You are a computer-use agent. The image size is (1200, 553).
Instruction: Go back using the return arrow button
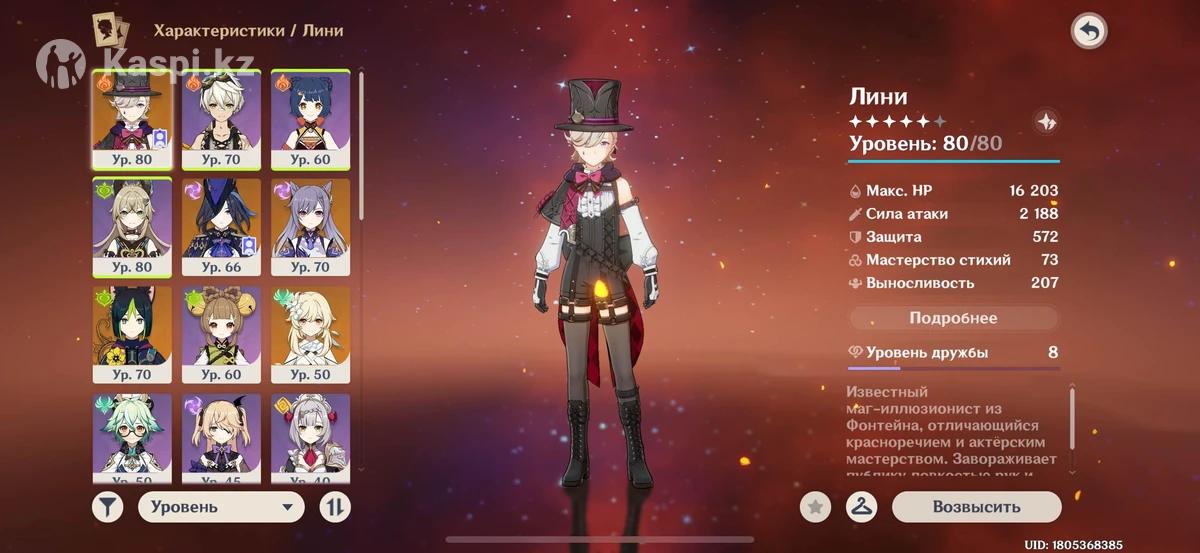tap(1089, 32)
